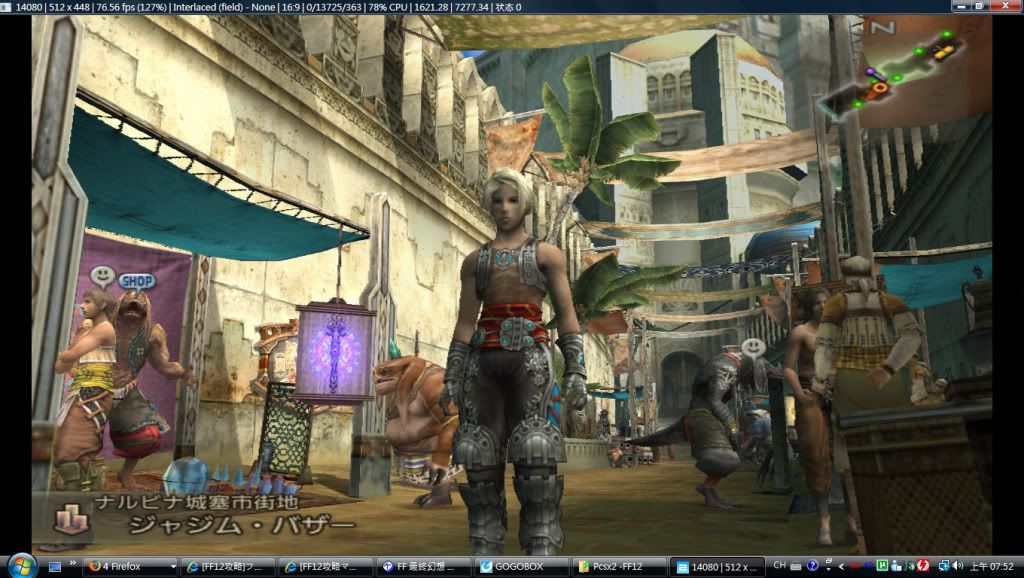
Task: Select the orange ring player marker on minimap
Action: (x=879, y=89)
